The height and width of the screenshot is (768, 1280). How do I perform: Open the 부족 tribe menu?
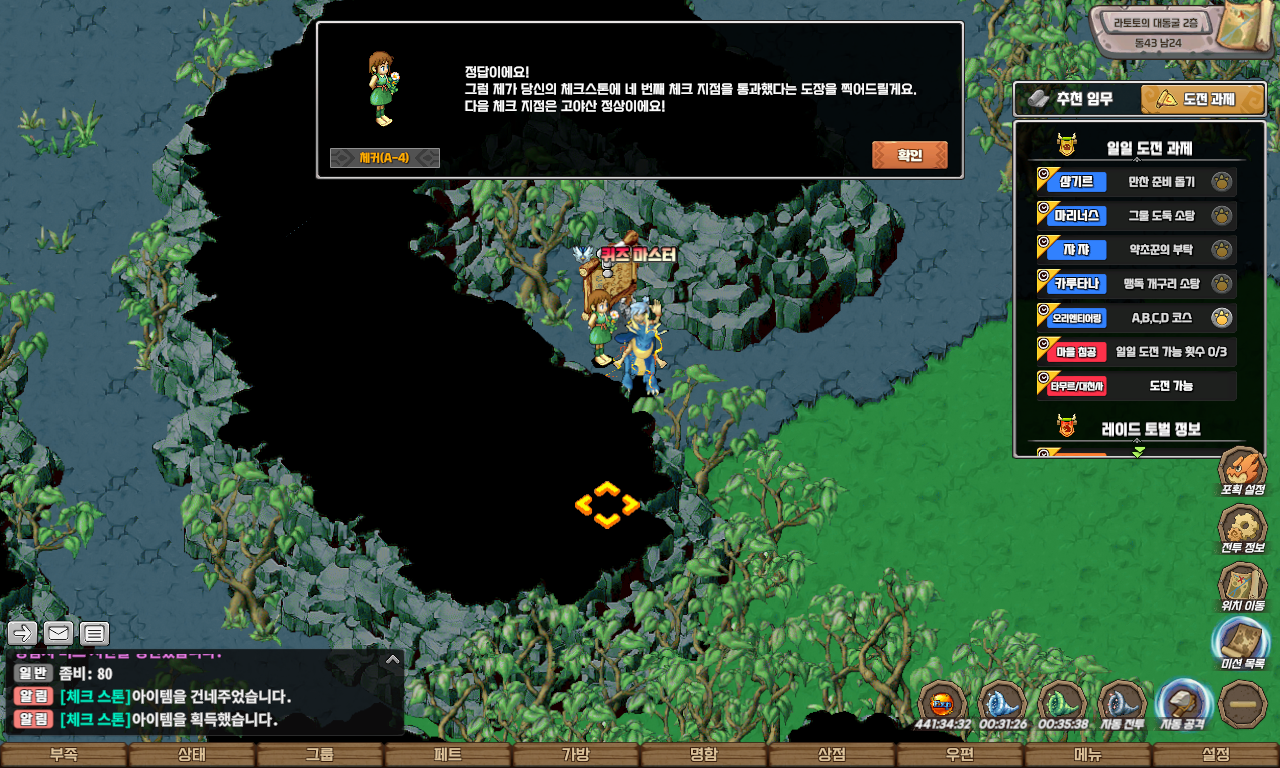tap(63, 755)
